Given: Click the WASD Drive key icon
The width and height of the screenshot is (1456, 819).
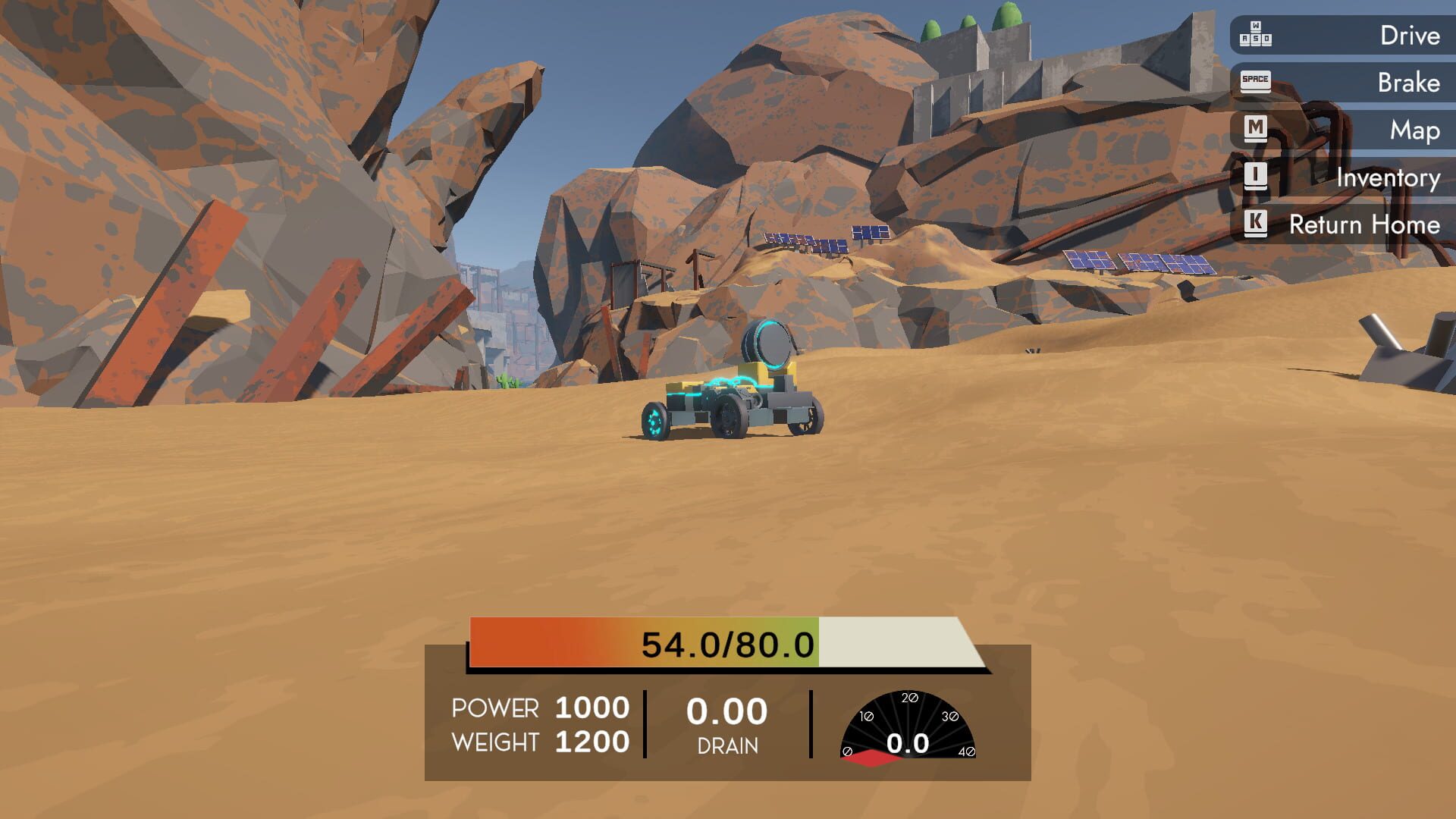Looking at the screenshot, I should click(x=1255, y=35).
